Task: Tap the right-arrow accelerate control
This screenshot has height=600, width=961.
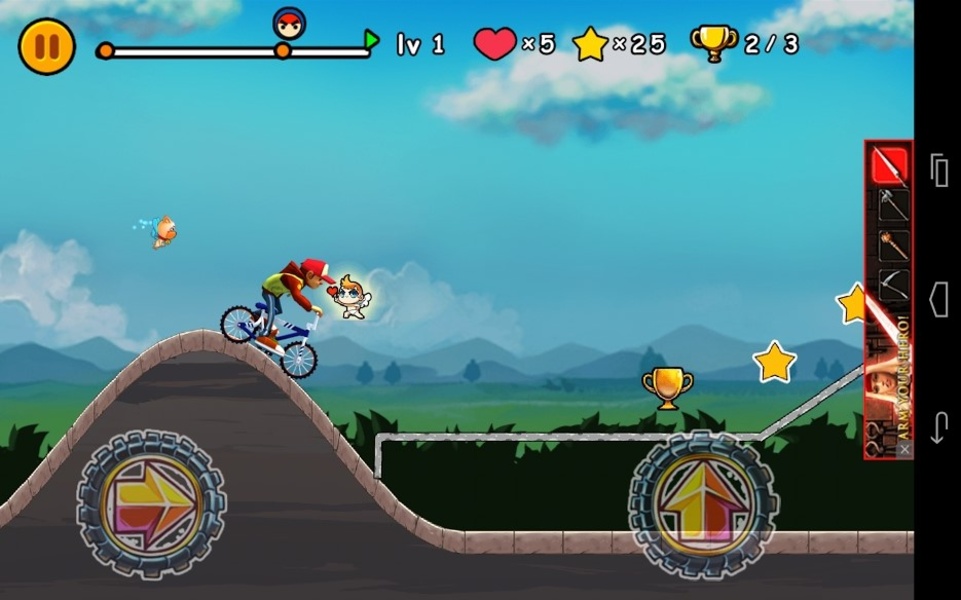Action: tap(151, 503)
